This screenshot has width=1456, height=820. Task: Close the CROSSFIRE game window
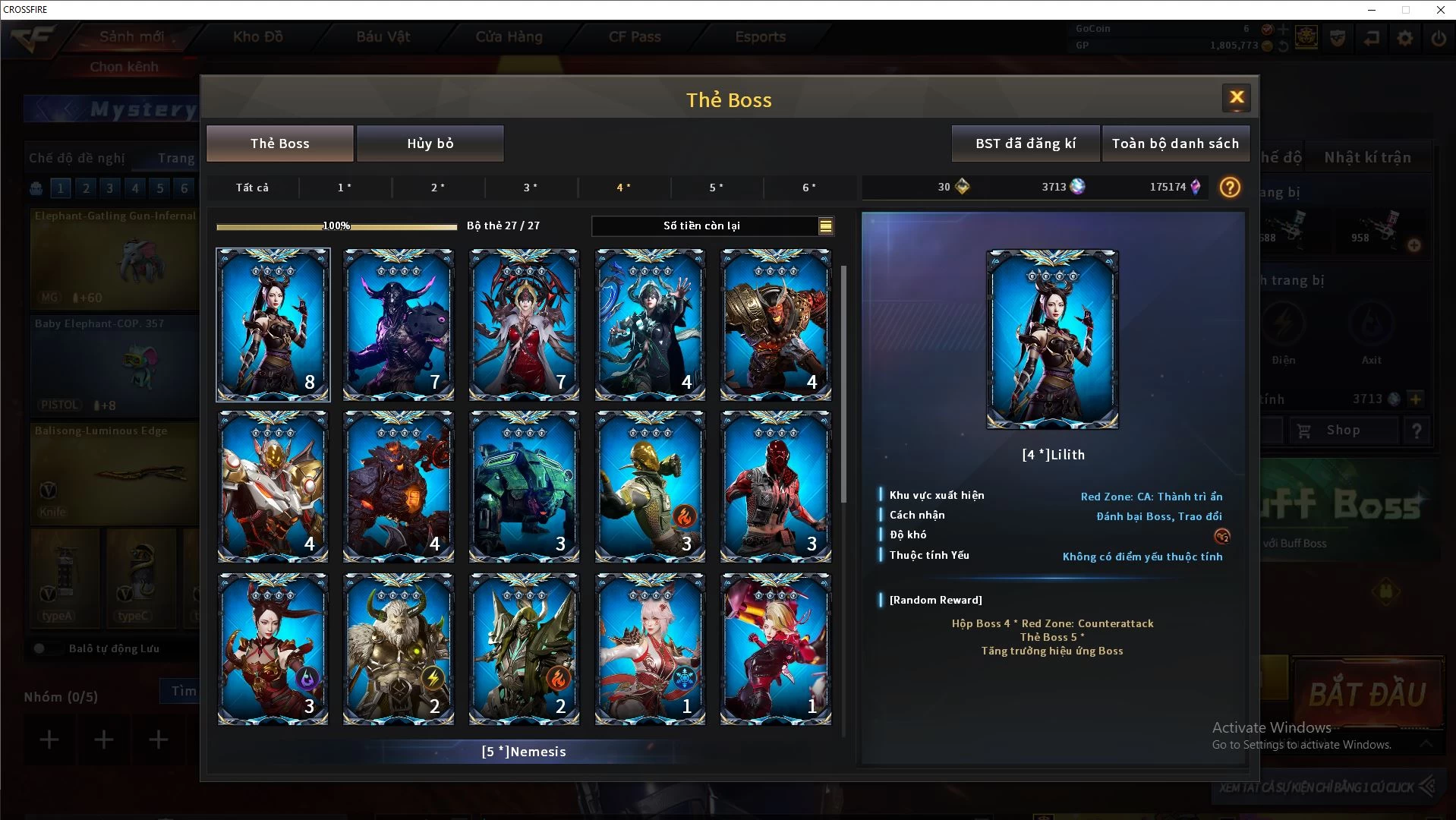tap(1440, 10)
